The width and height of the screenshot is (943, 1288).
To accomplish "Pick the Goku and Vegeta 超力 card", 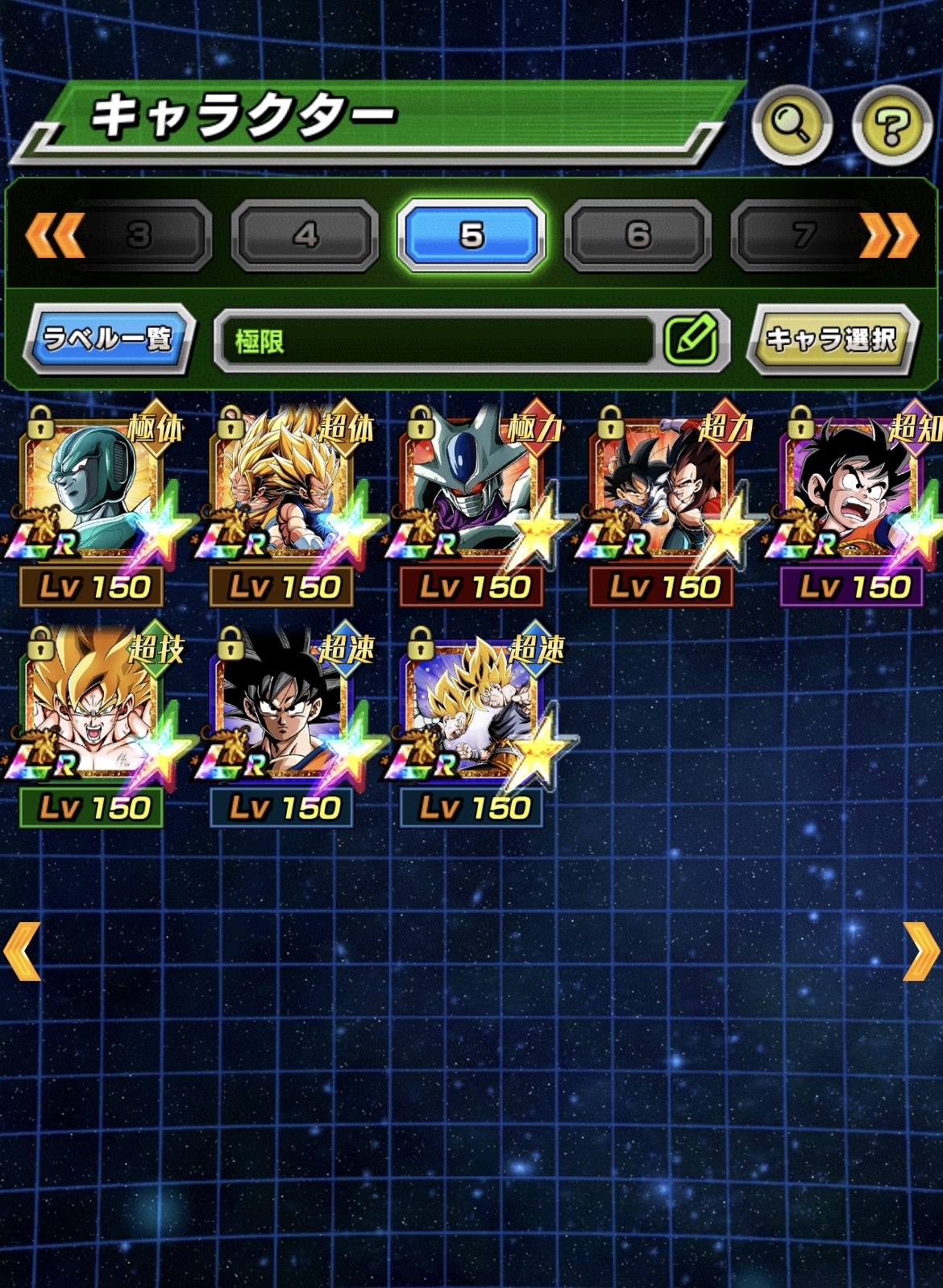I will click(662, 492).
